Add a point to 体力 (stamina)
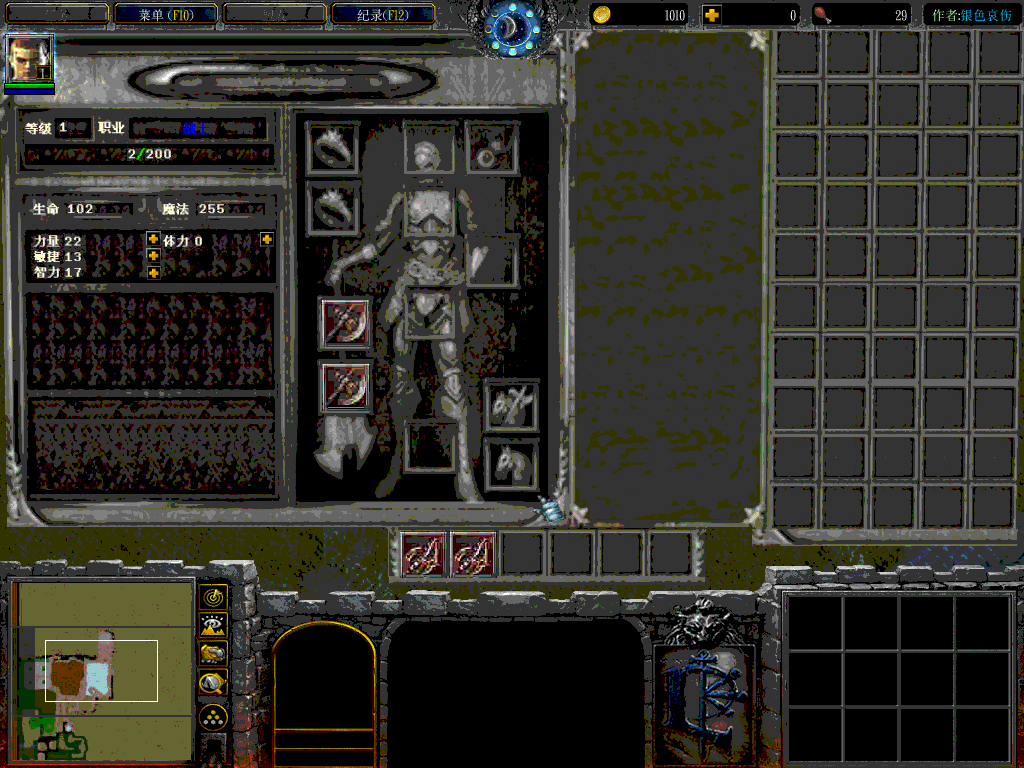This screenshot has height=768, width=1024. pos(267,239)
